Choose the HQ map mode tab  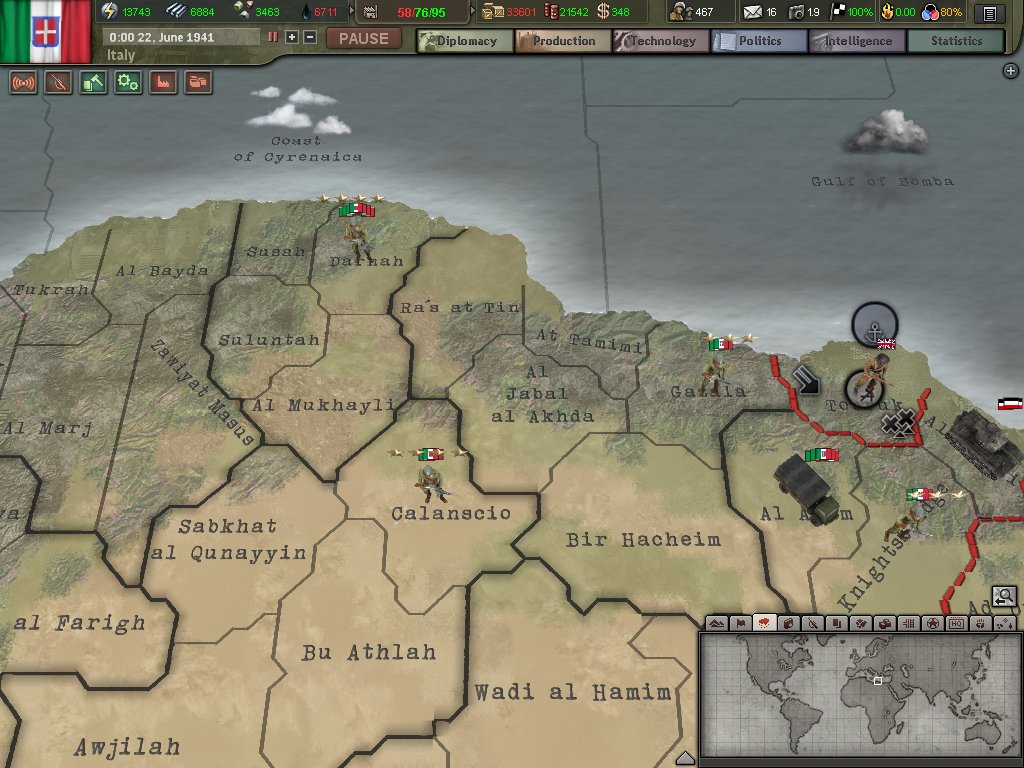click(956, 623)
